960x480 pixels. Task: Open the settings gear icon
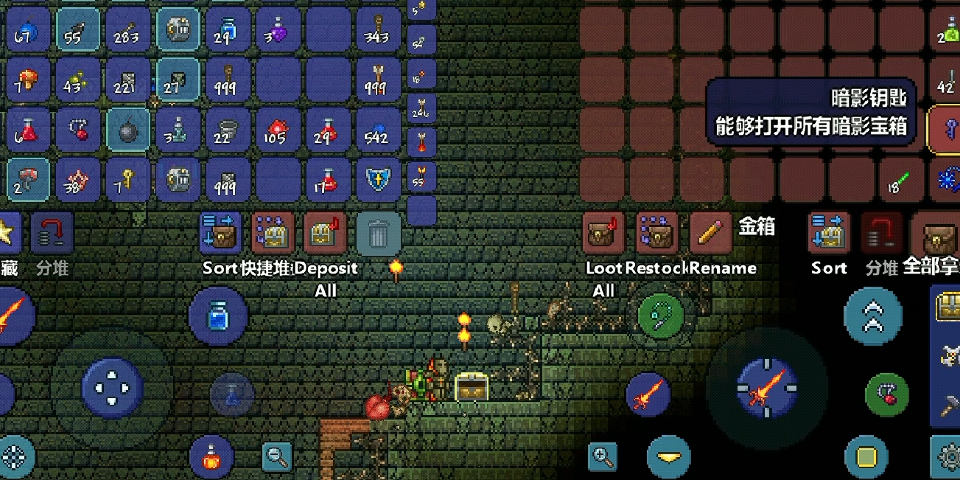pyautogui.click(x=947, y=457)
